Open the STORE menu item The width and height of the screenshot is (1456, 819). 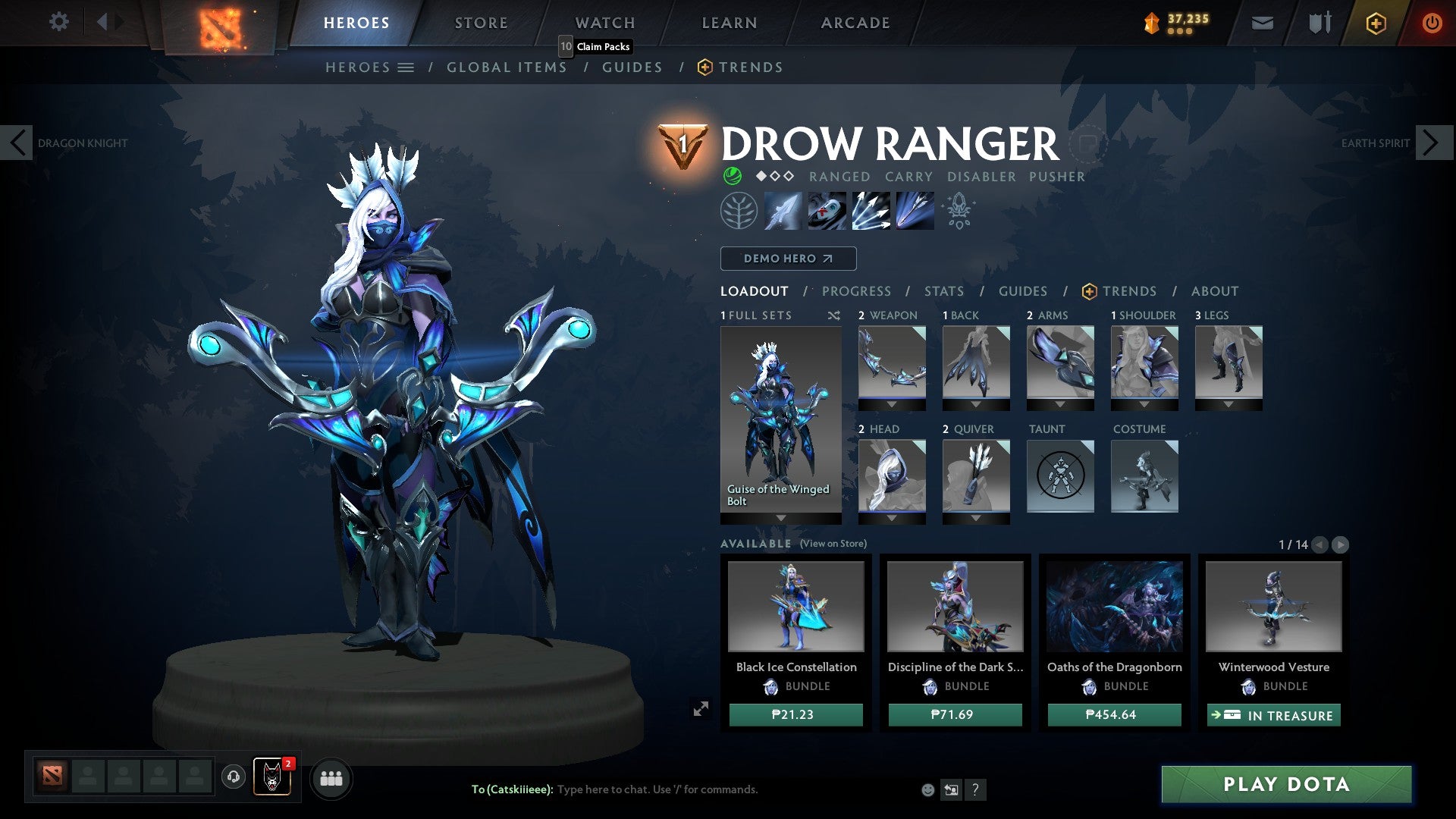(481, 23)
